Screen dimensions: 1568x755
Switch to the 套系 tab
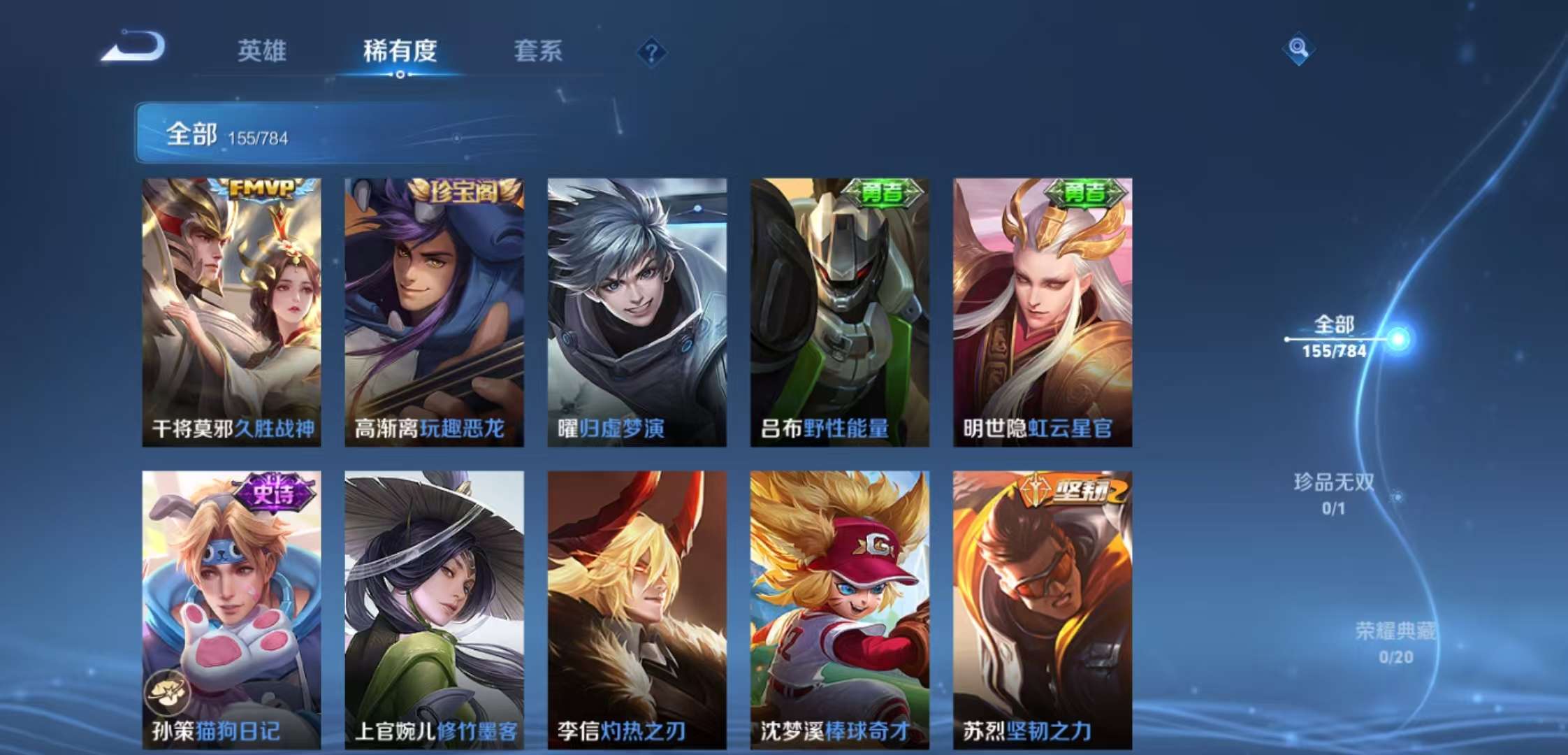point(538,52)
